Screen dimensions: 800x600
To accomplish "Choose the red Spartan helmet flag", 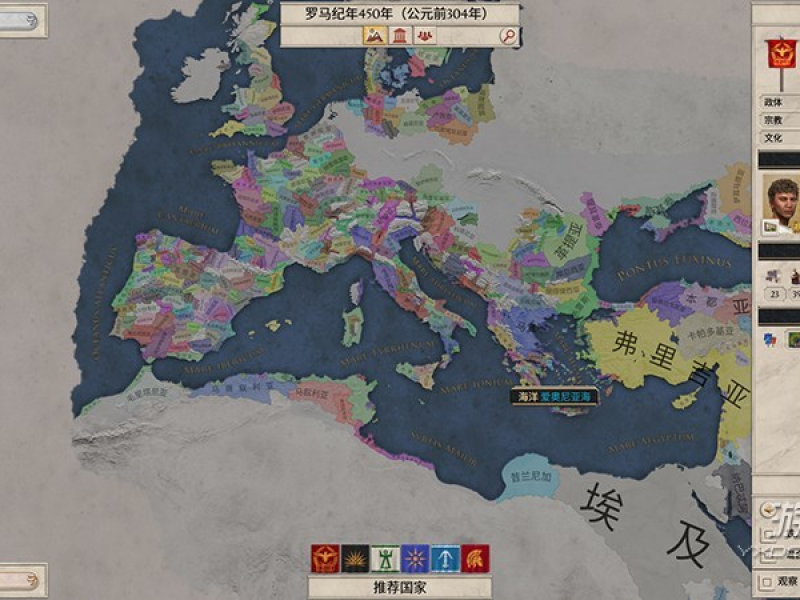I will tap(475, 558).
